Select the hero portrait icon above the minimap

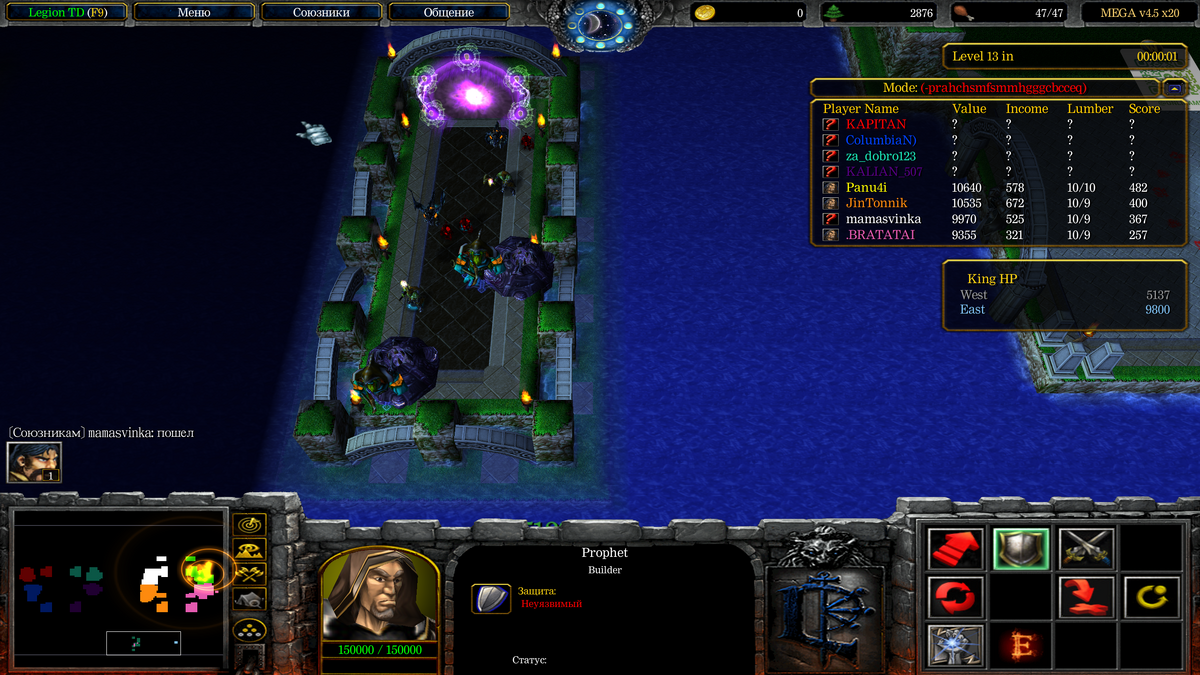coord(34,462)
